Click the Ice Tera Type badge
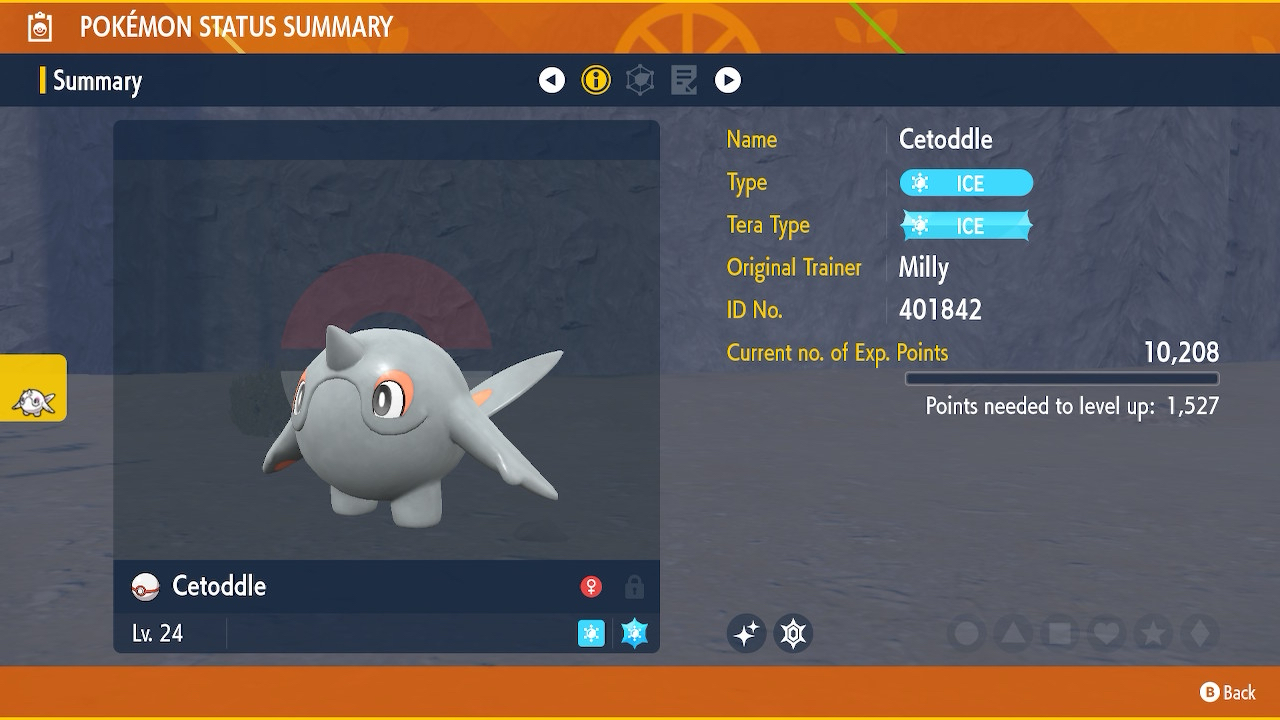The width and height of the screenshot is (1280, 720). pos(966,226)
